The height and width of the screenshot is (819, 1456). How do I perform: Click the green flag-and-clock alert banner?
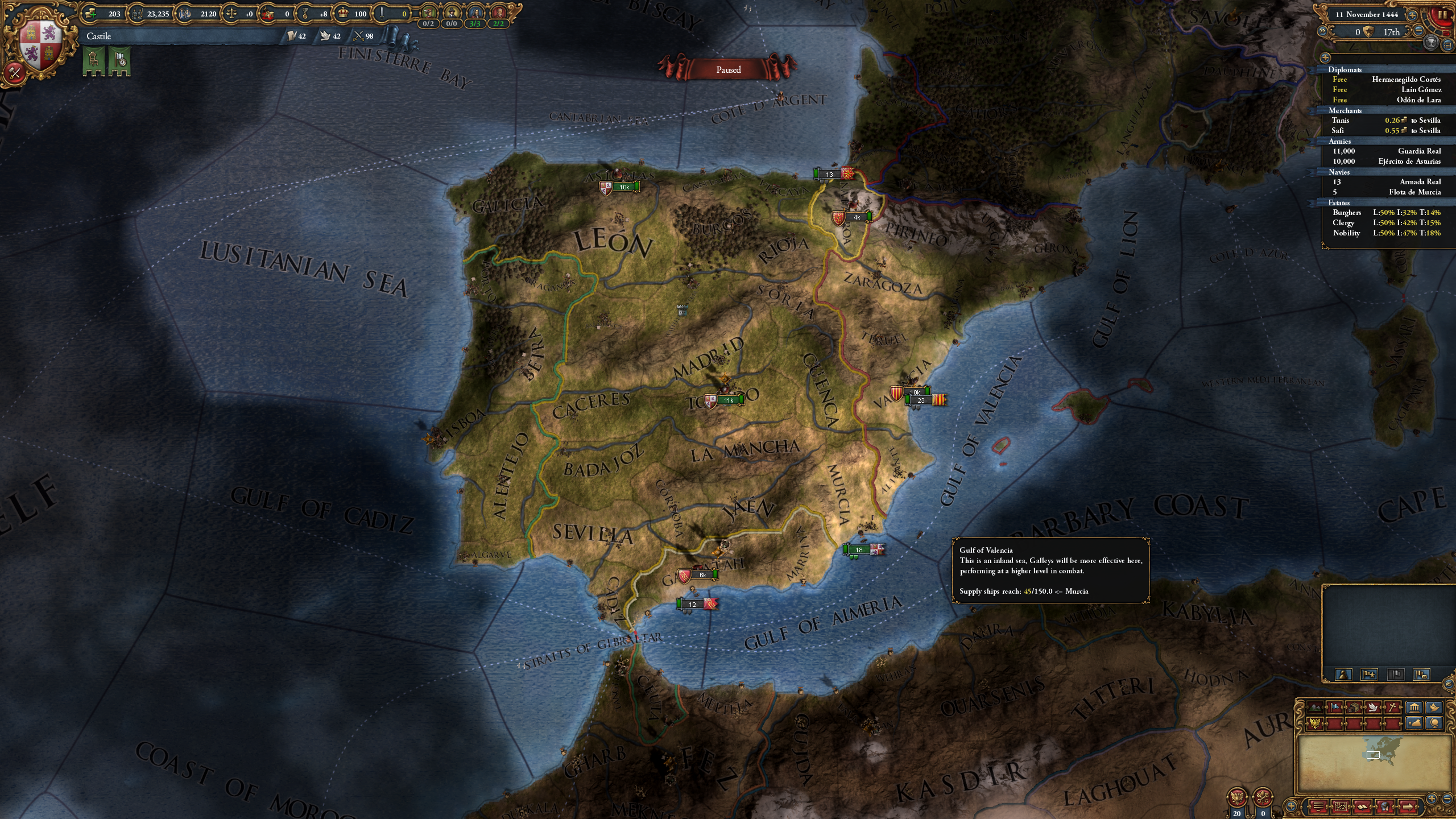(120, 60)
